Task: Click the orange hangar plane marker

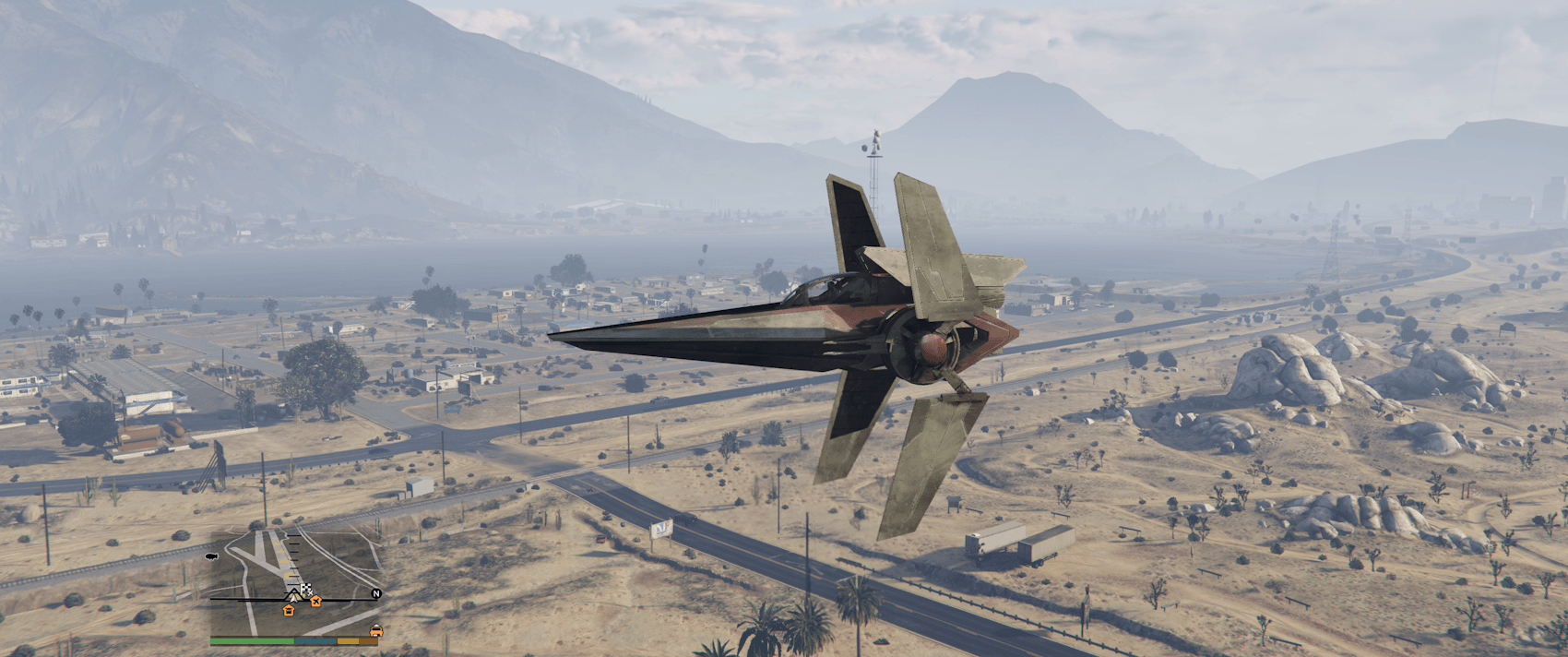Action: (316, 602)
